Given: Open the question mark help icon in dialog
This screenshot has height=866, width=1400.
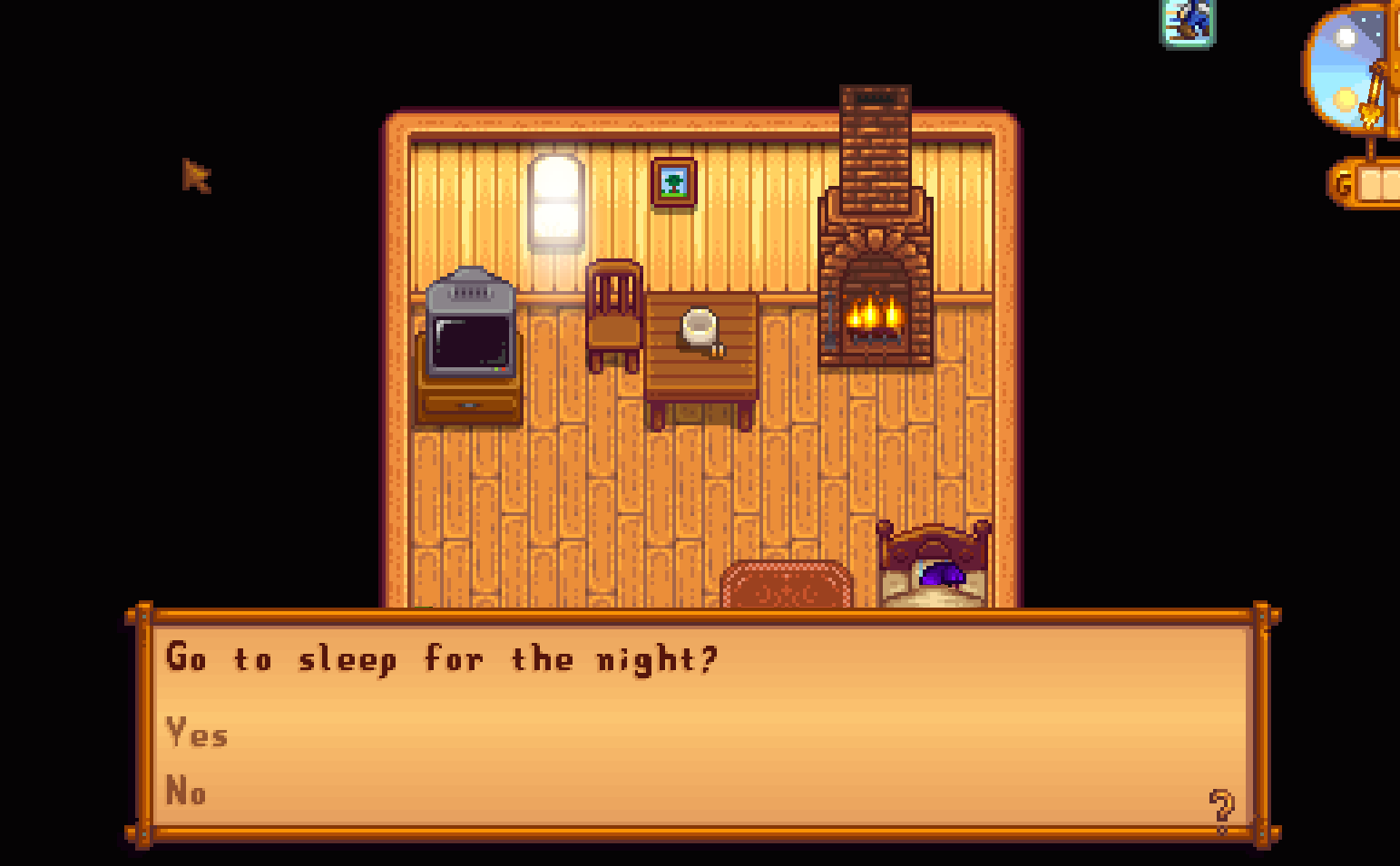Looking at the screenshot, I should (1220, 805).
